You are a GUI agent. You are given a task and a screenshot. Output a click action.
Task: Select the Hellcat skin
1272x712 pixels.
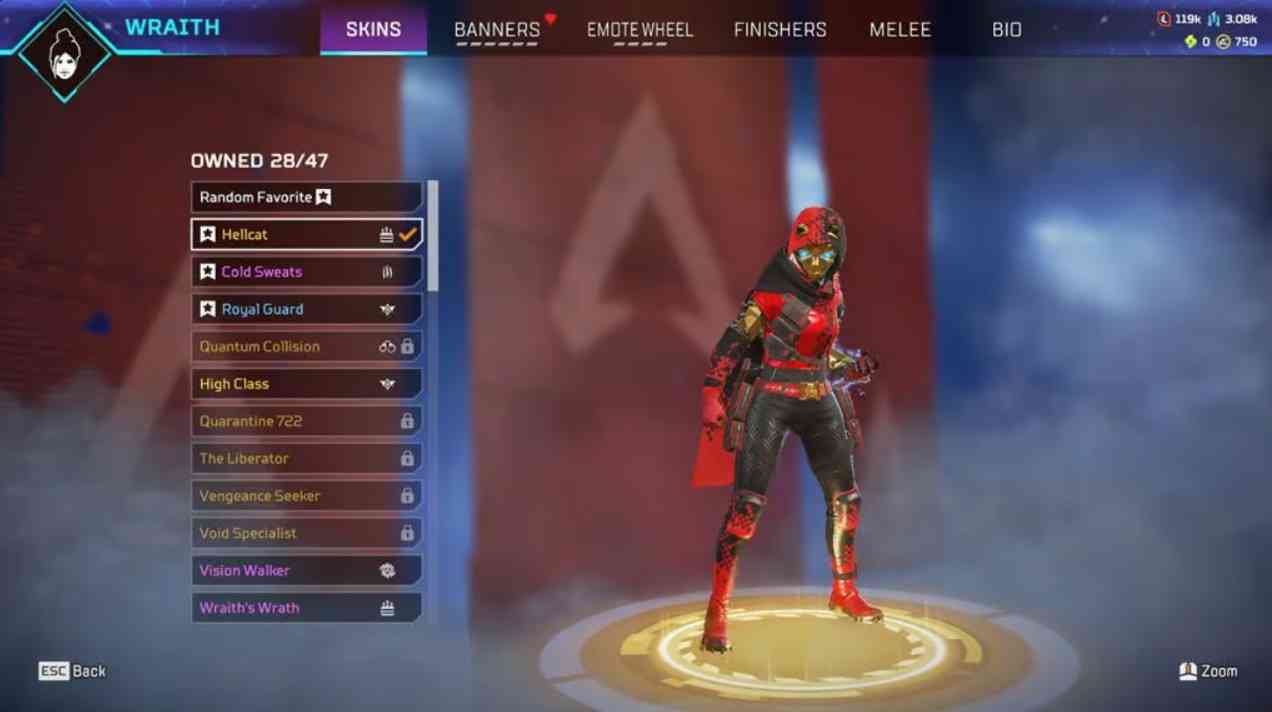point(306,234)
